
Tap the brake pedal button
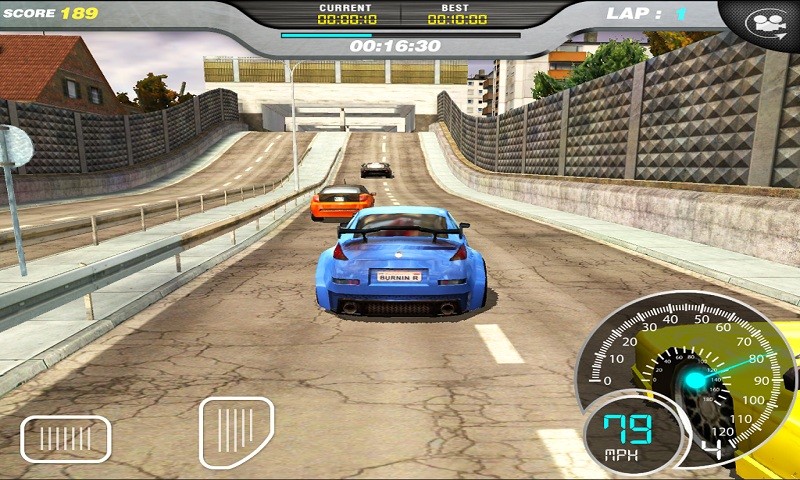coord(65,439)
